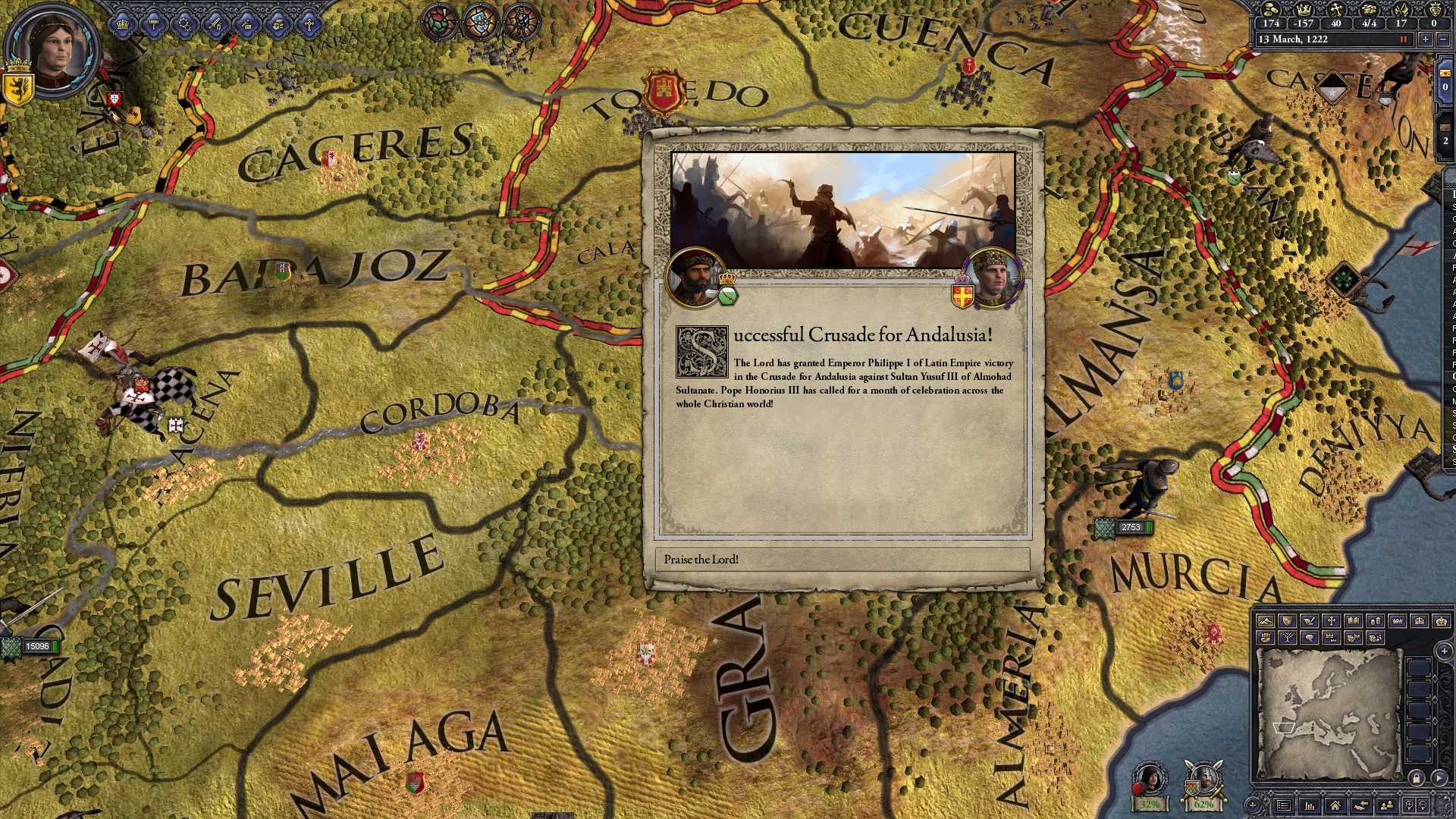This screenshot has width=1456, height=819.
Task: Click the gold treasury coin icon
Action: (1271, 11)
